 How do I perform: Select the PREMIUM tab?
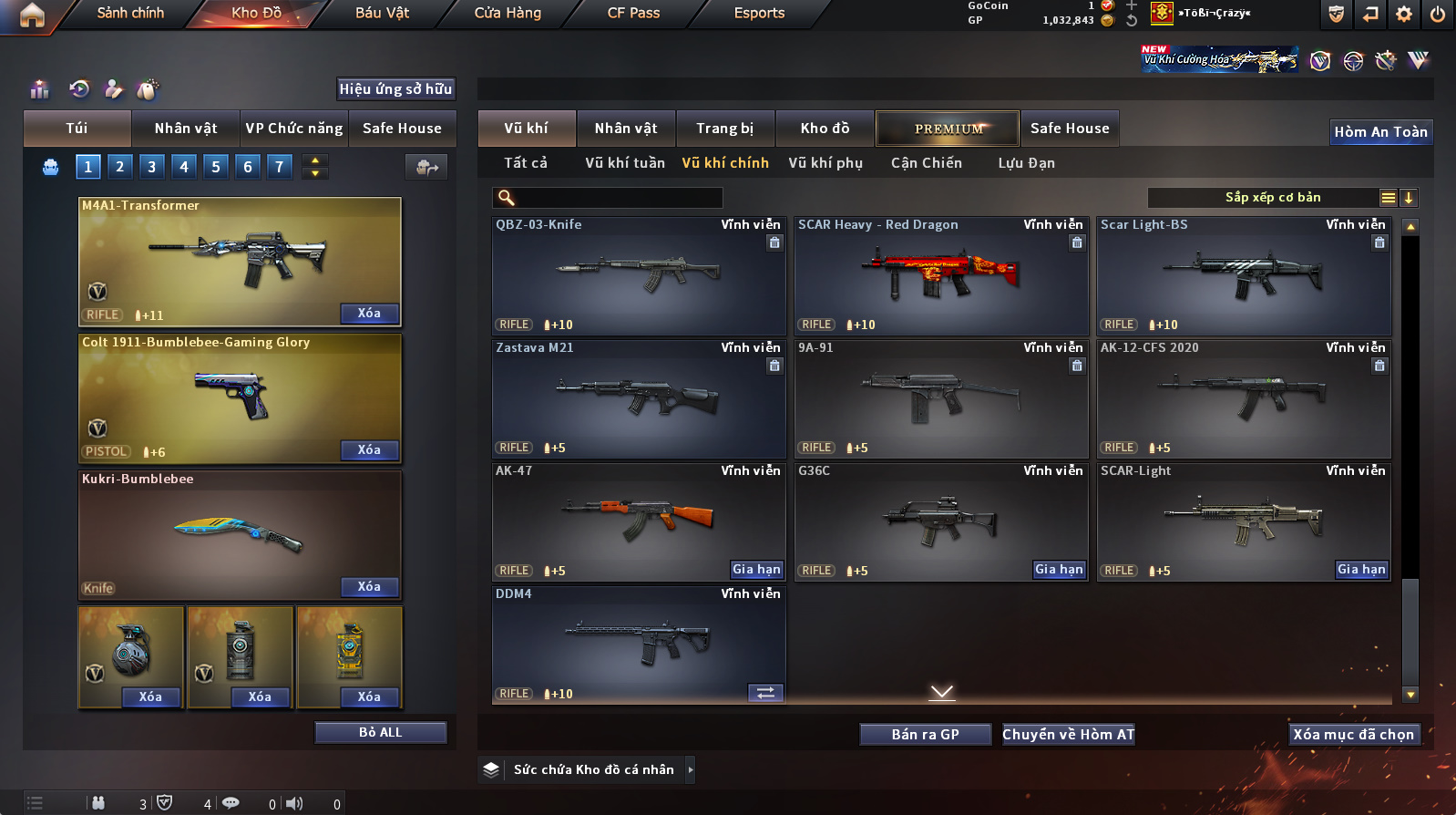(x=948, y=129)
